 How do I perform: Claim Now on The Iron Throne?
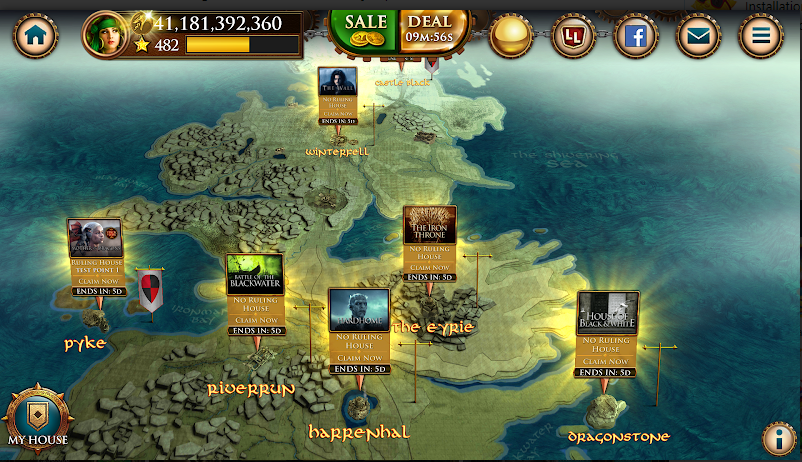click(x=429, y=267)
